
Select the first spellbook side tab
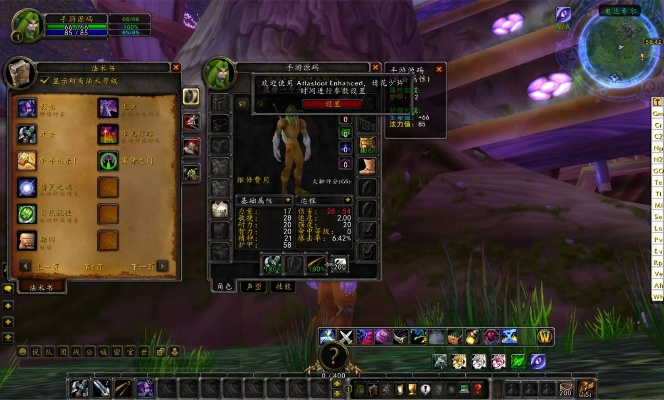click(x=190, y=97)
